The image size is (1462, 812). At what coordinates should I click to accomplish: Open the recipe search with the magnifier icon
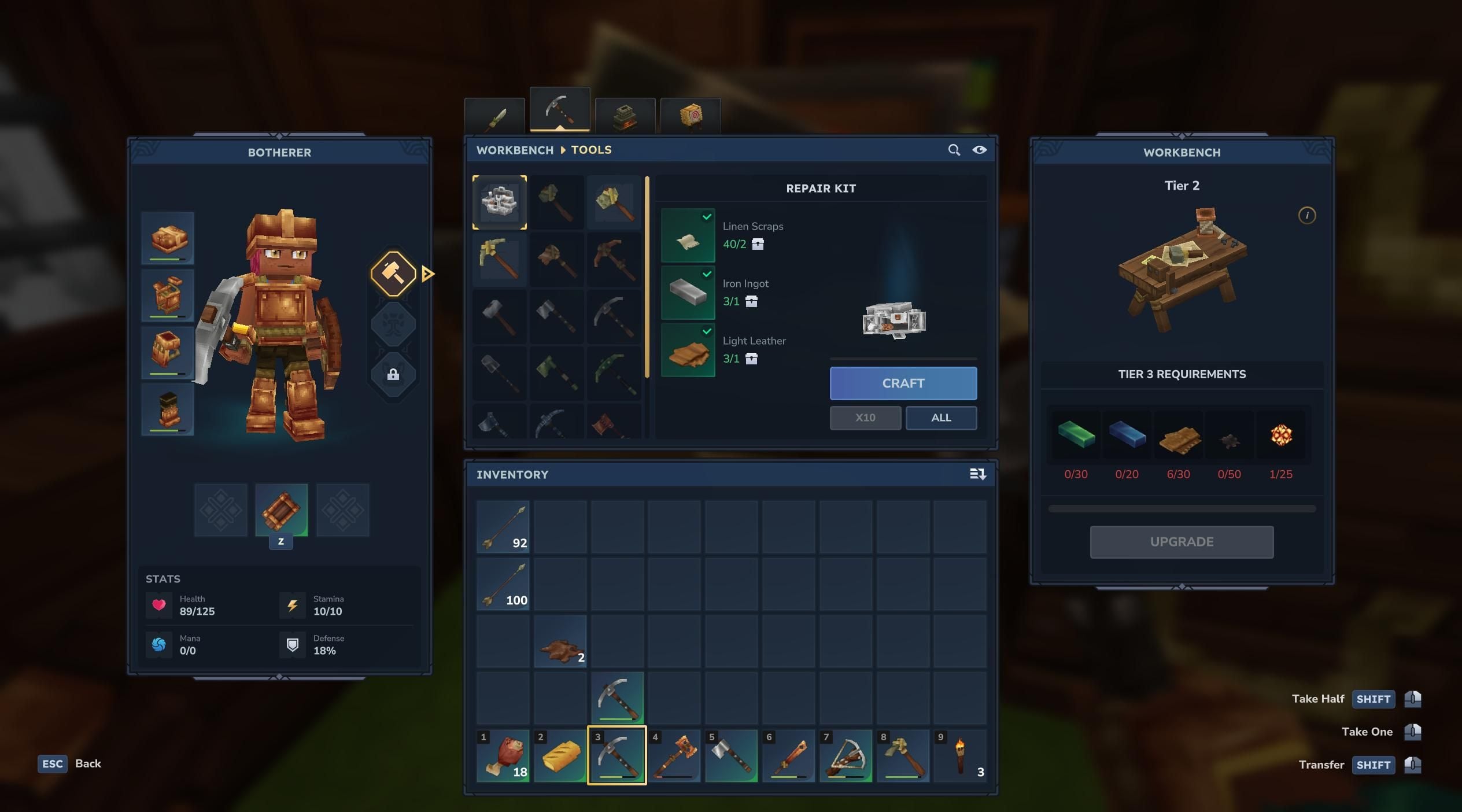pos(954,150)
